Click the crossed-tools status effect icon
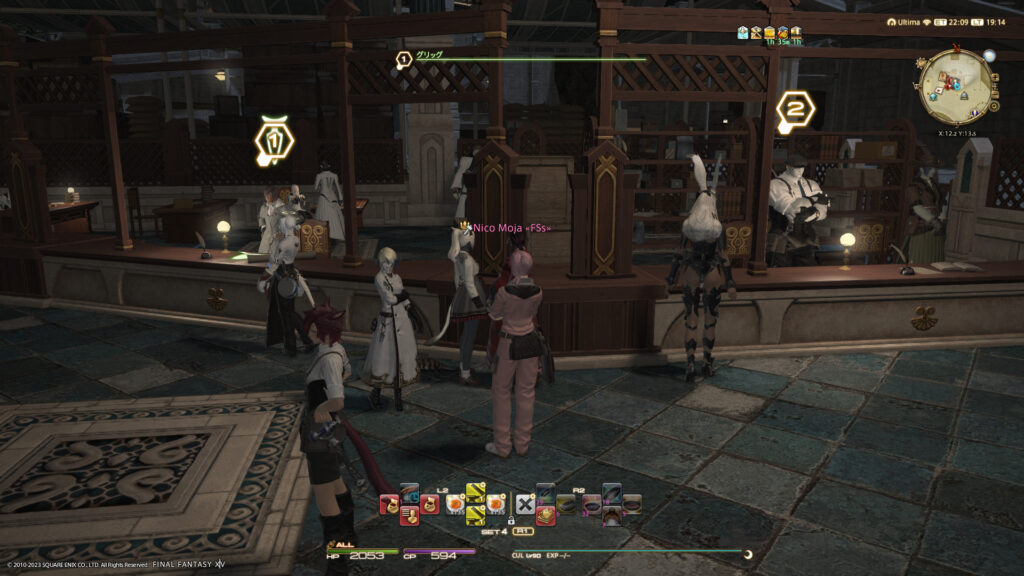This screenshot has width=1024, height=576. [757, 33]
